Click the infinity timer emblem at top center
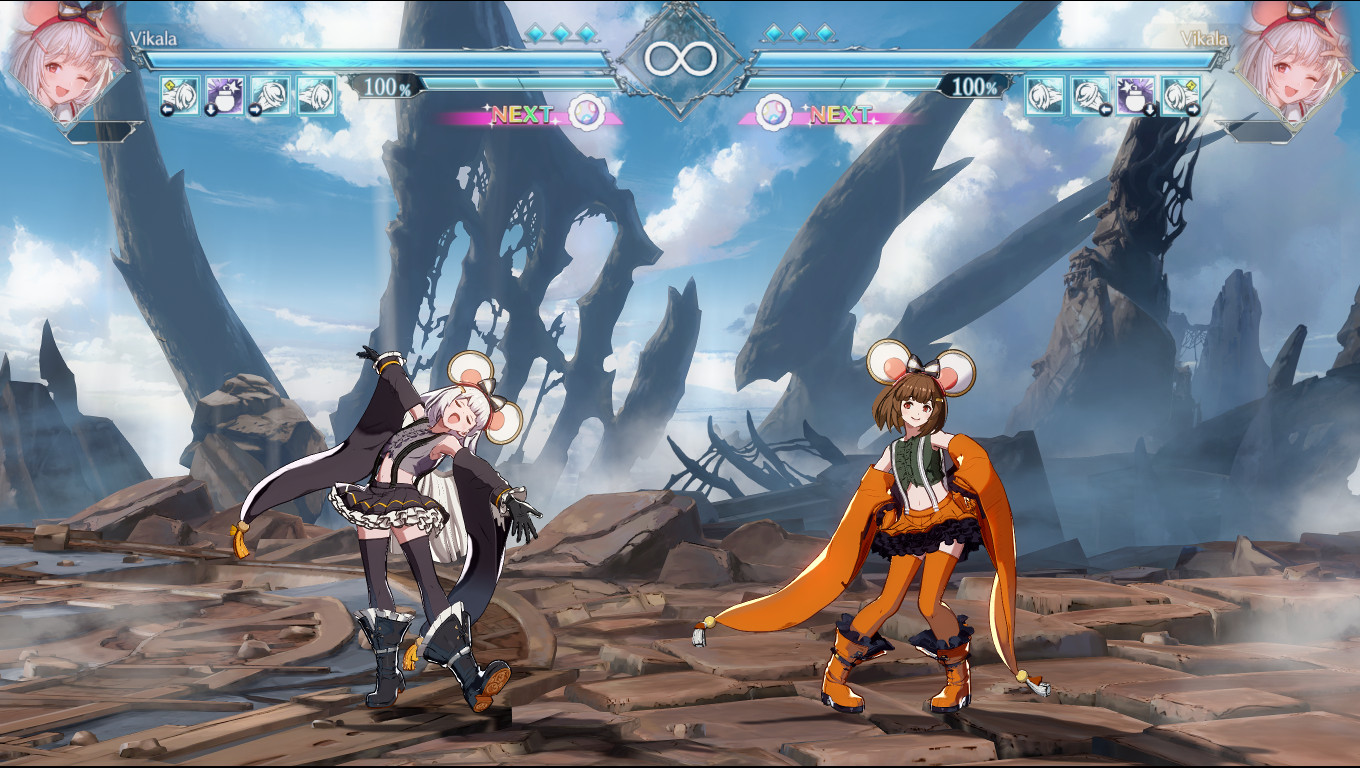 click(683, 57)
